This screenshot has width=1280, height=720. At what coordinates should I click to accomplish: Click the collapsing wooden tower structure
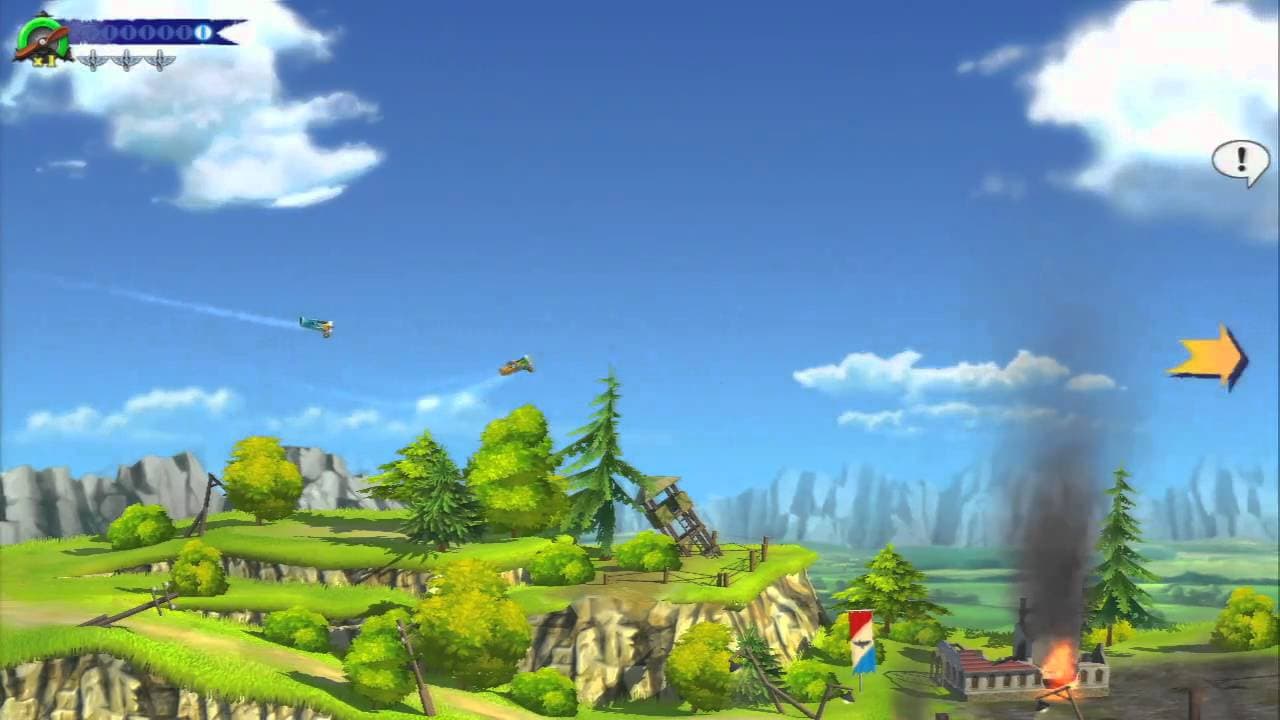pyautogui.click(x=675, y=510)
